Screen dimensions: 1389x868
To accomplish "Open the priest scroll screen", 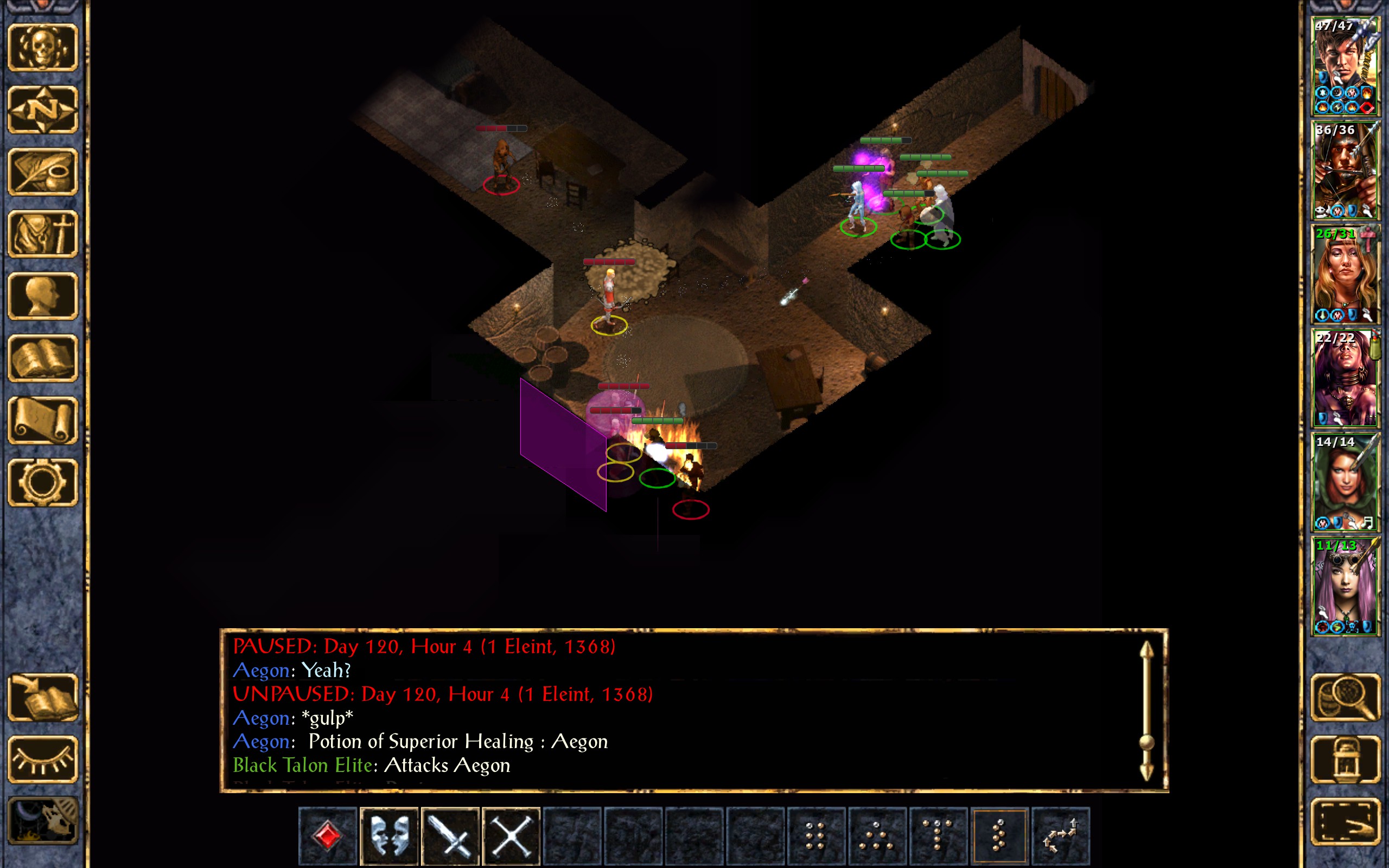I will pyautogui.click(x=43, y=420).
